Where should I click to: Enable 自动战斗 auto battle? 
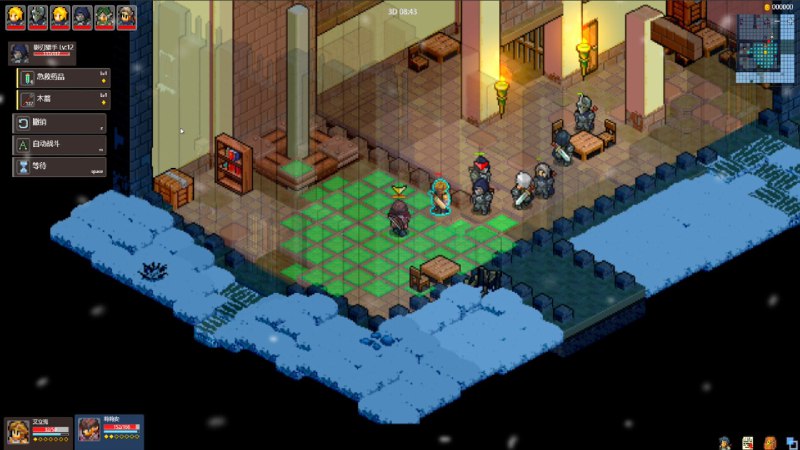pos(58,145)
